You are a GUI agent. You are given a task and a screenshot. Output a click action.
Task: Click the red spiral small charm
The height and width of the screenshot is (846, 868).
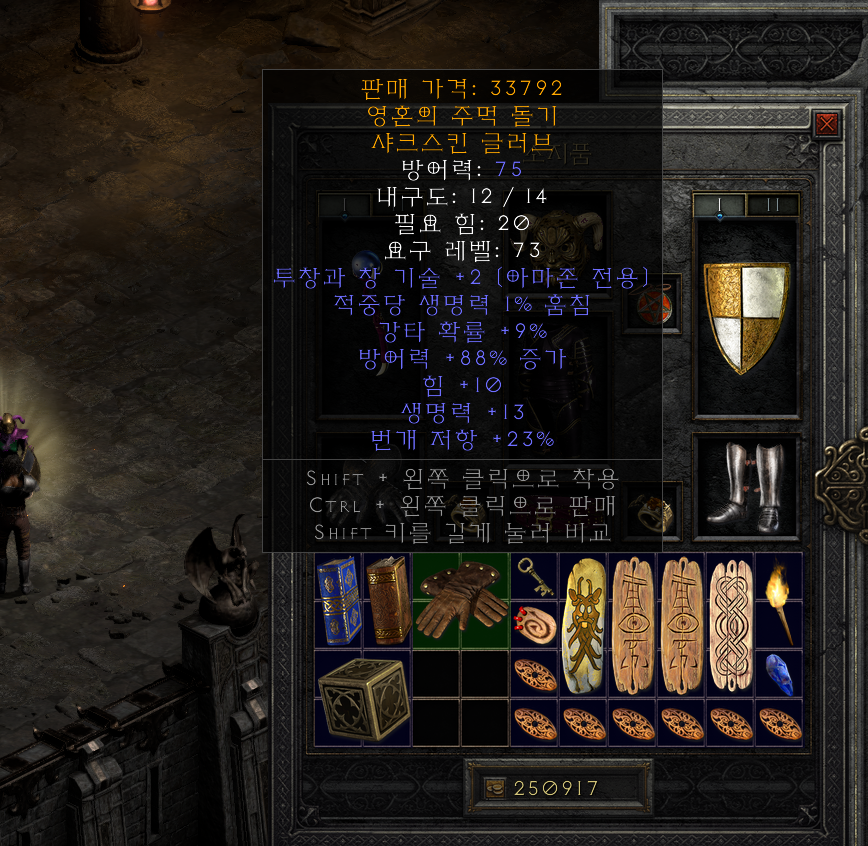(534, 623)
